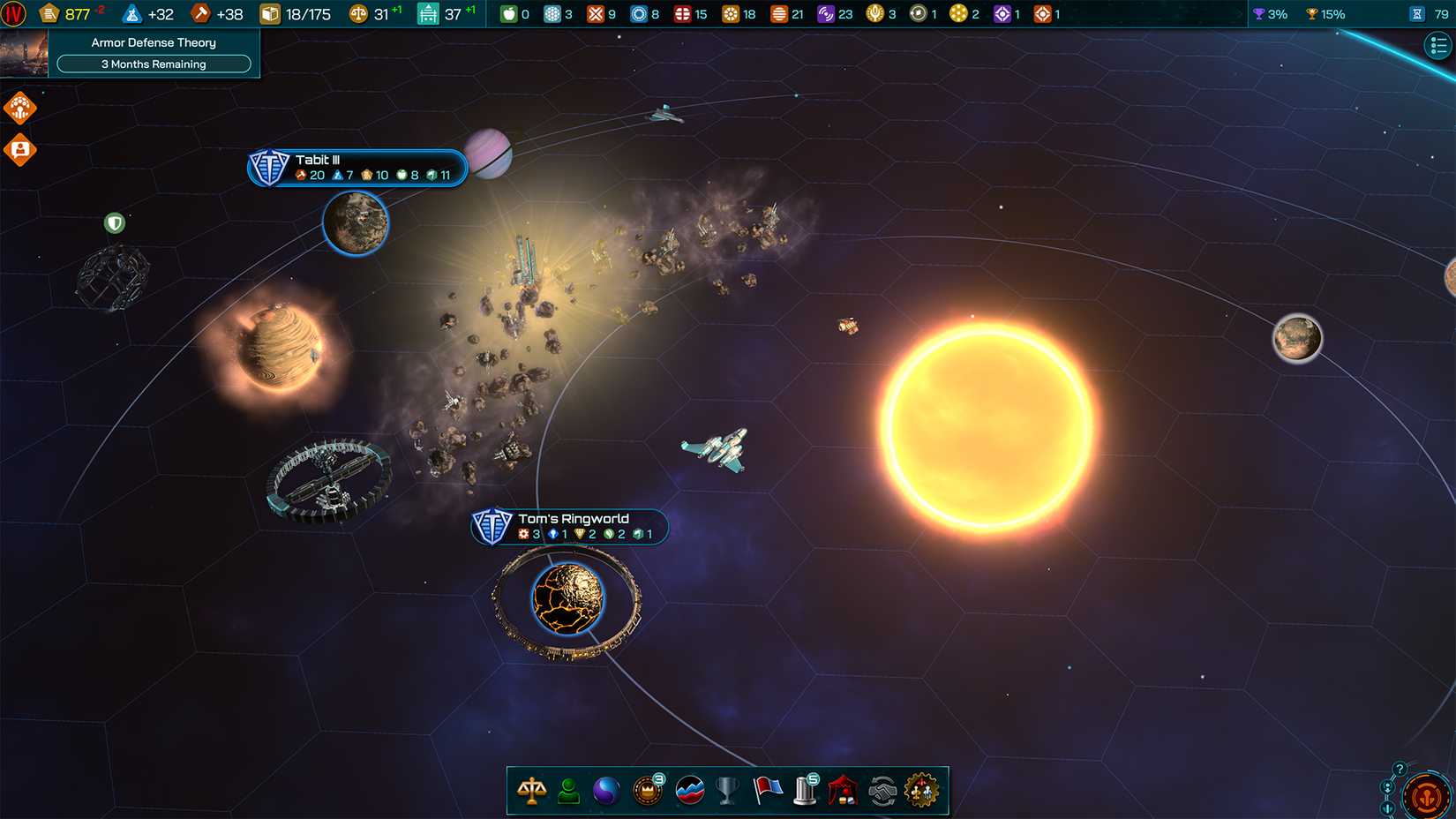The width and height of the screenshot is (1456, 819).
Task: Open the grey handshake trade icon
Action: click(x=882, y=791)
